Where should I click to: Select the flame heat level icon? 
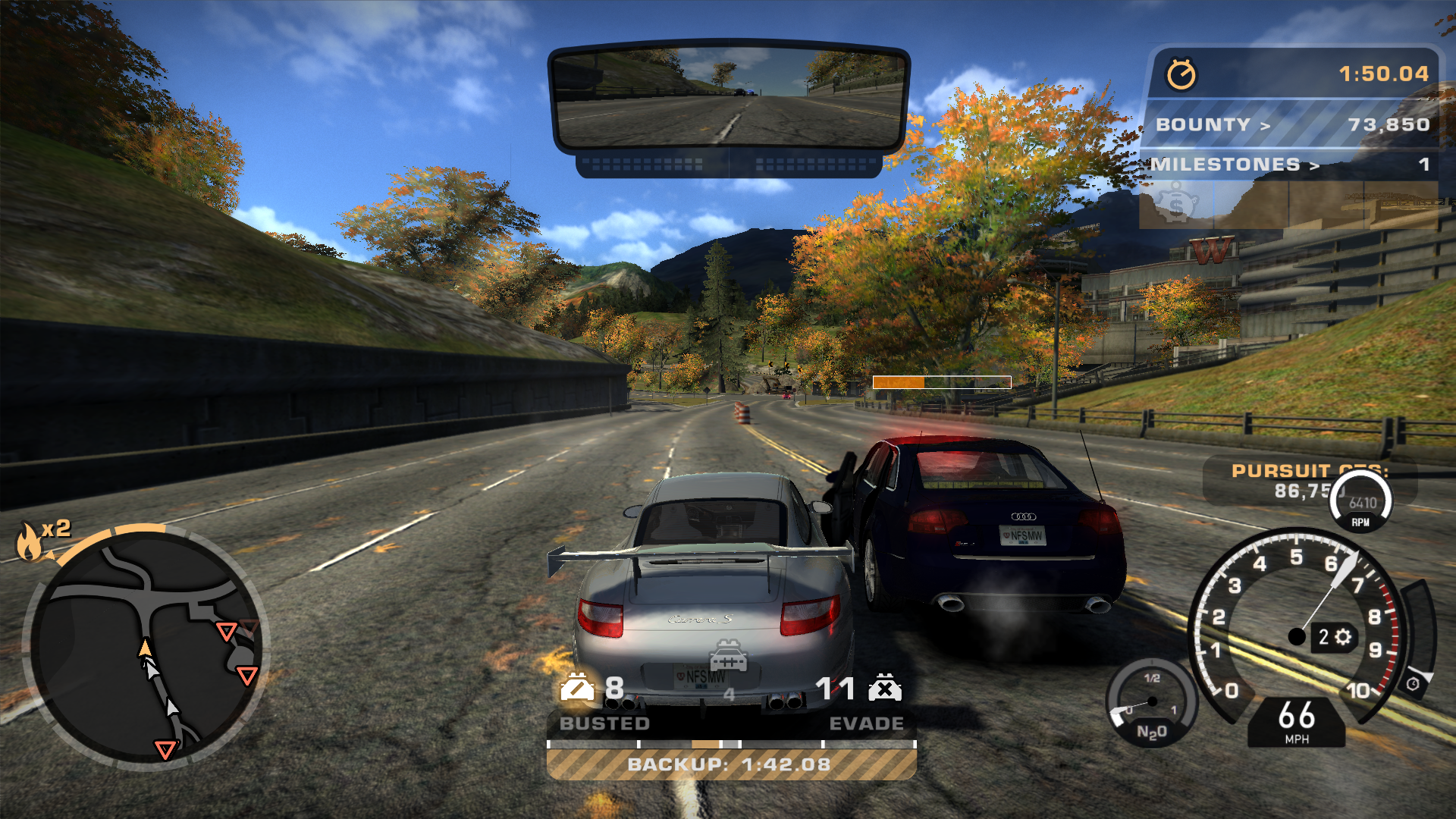tap(30, 541)
